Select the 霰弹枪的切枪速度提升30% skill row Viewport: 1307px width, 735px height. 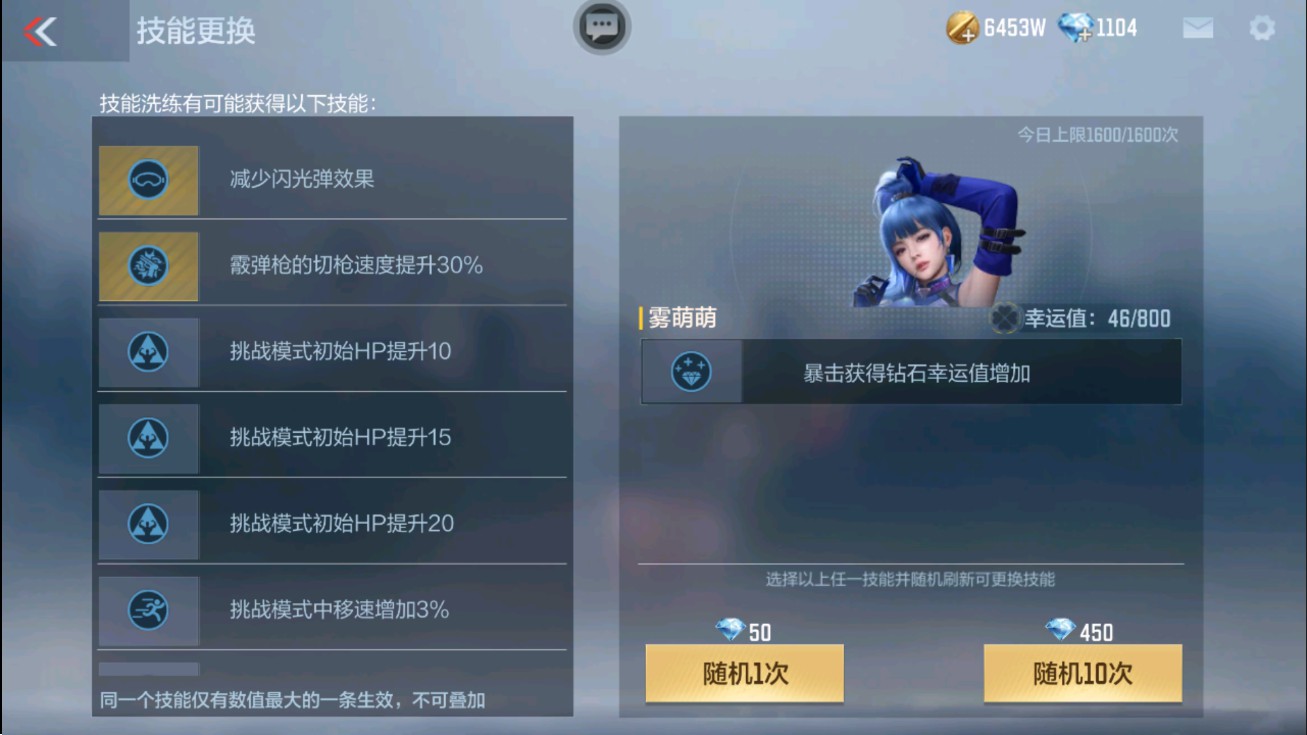coord(330,267)
